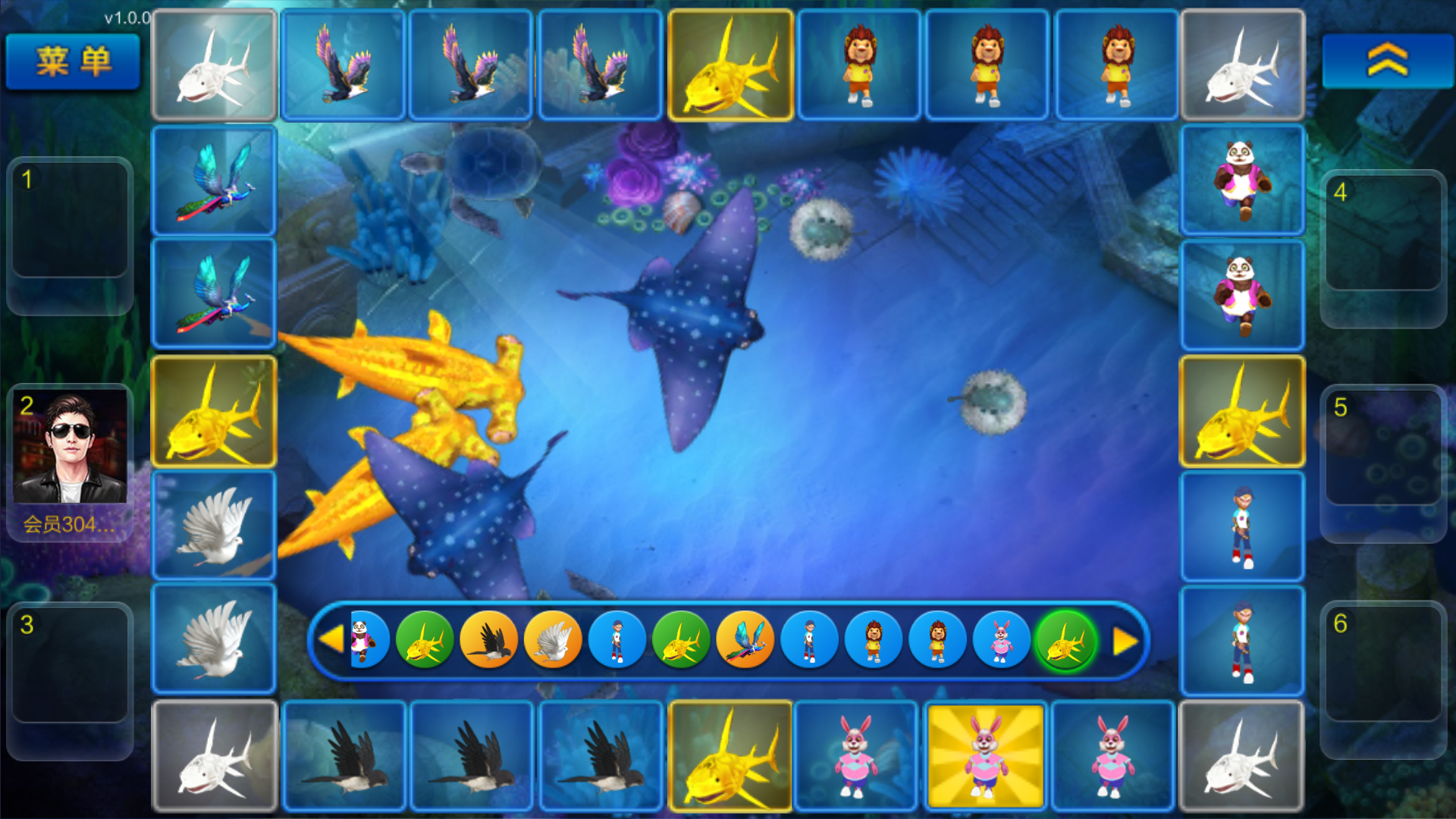Pick empty player seat number 5
The image size is (1456, 819).
click(1383, 447)
